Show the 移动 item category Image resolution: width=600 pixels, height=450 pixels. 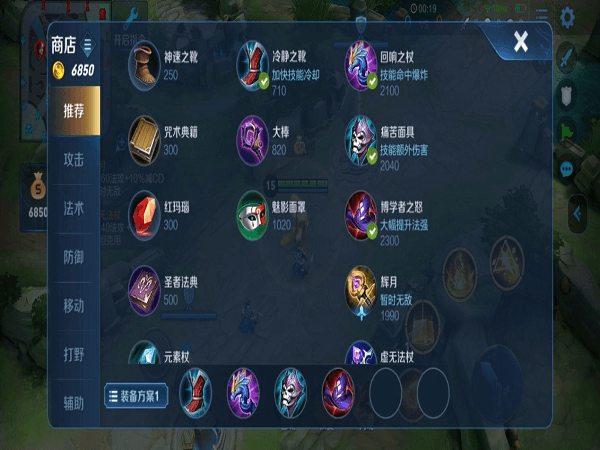pyautogui.click(x=74, y=305)
